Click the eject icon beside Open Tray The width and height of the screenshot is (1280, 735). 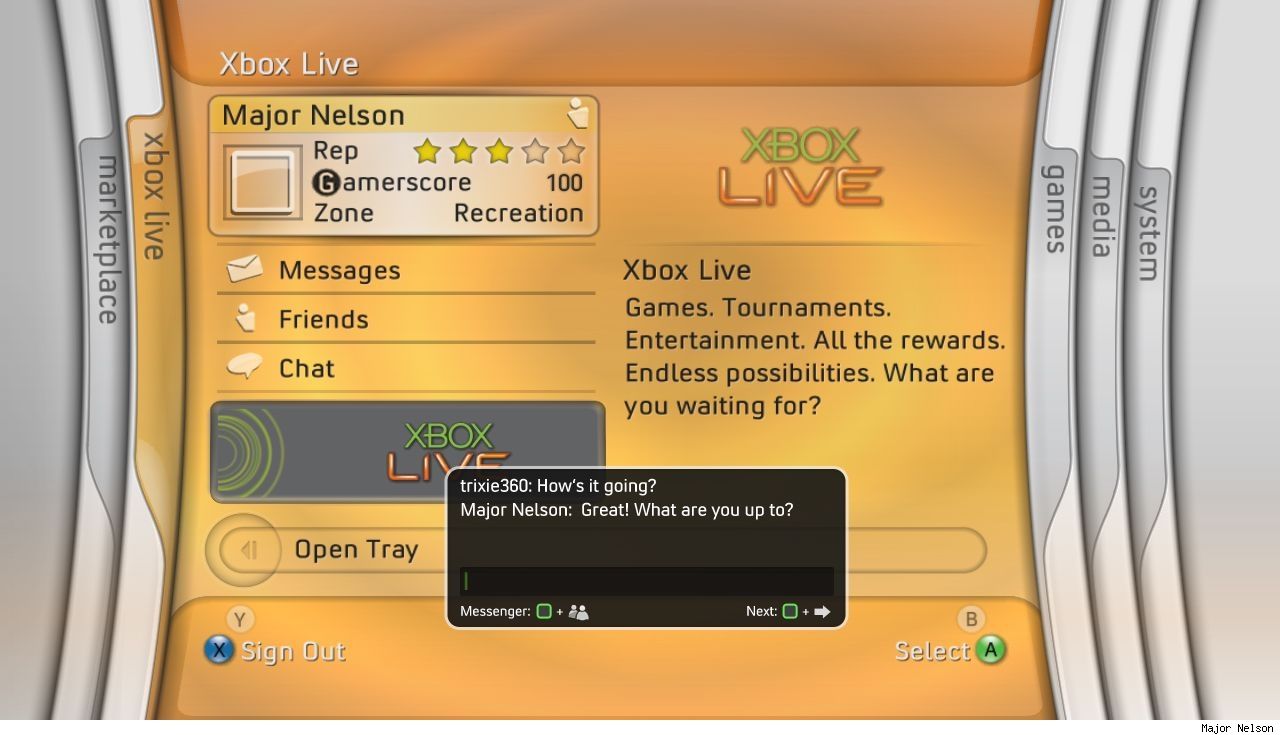[247, 549]
